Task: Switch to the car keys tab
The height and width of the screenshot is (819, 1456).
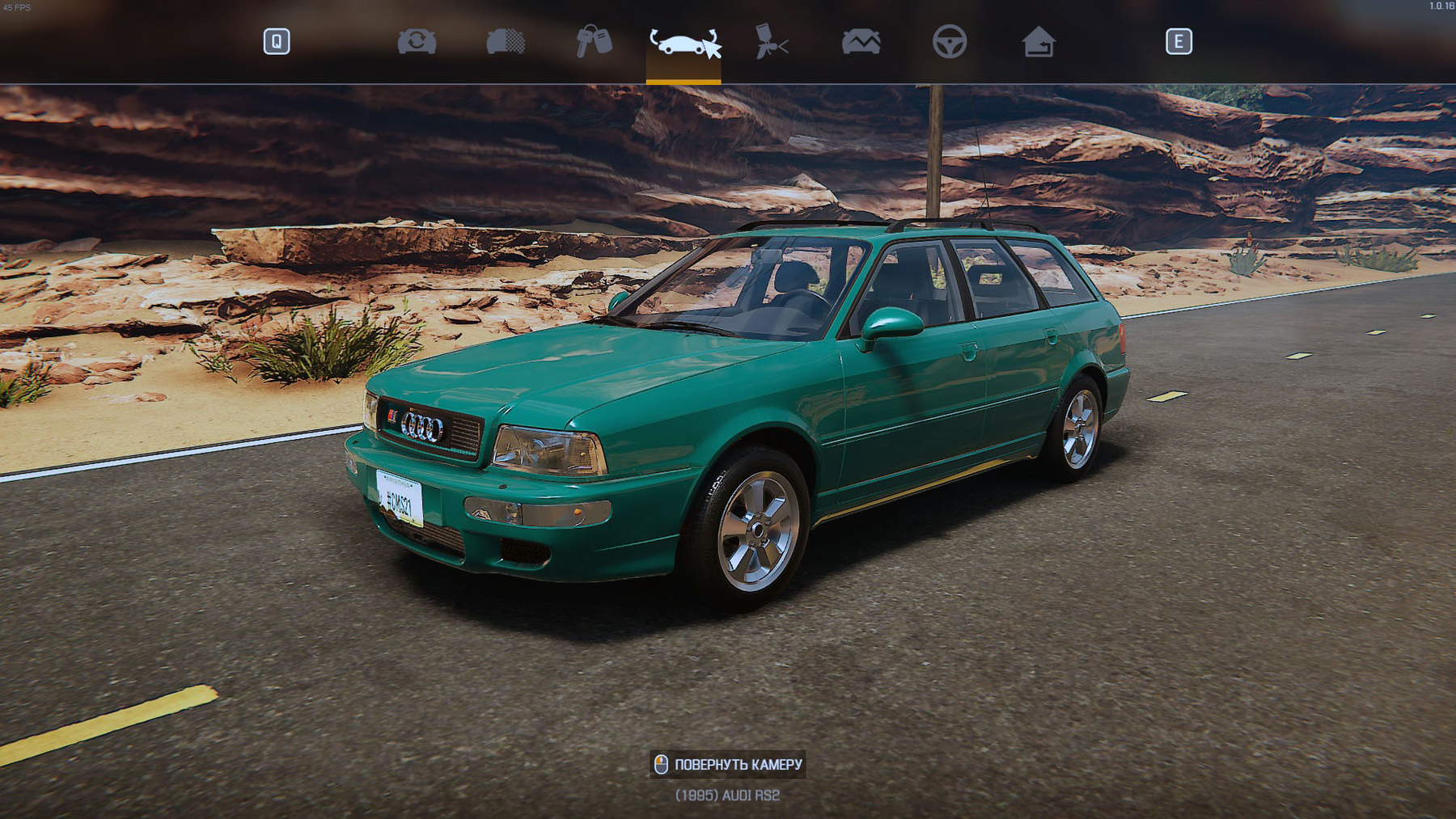Action: (x=594, y=41)
